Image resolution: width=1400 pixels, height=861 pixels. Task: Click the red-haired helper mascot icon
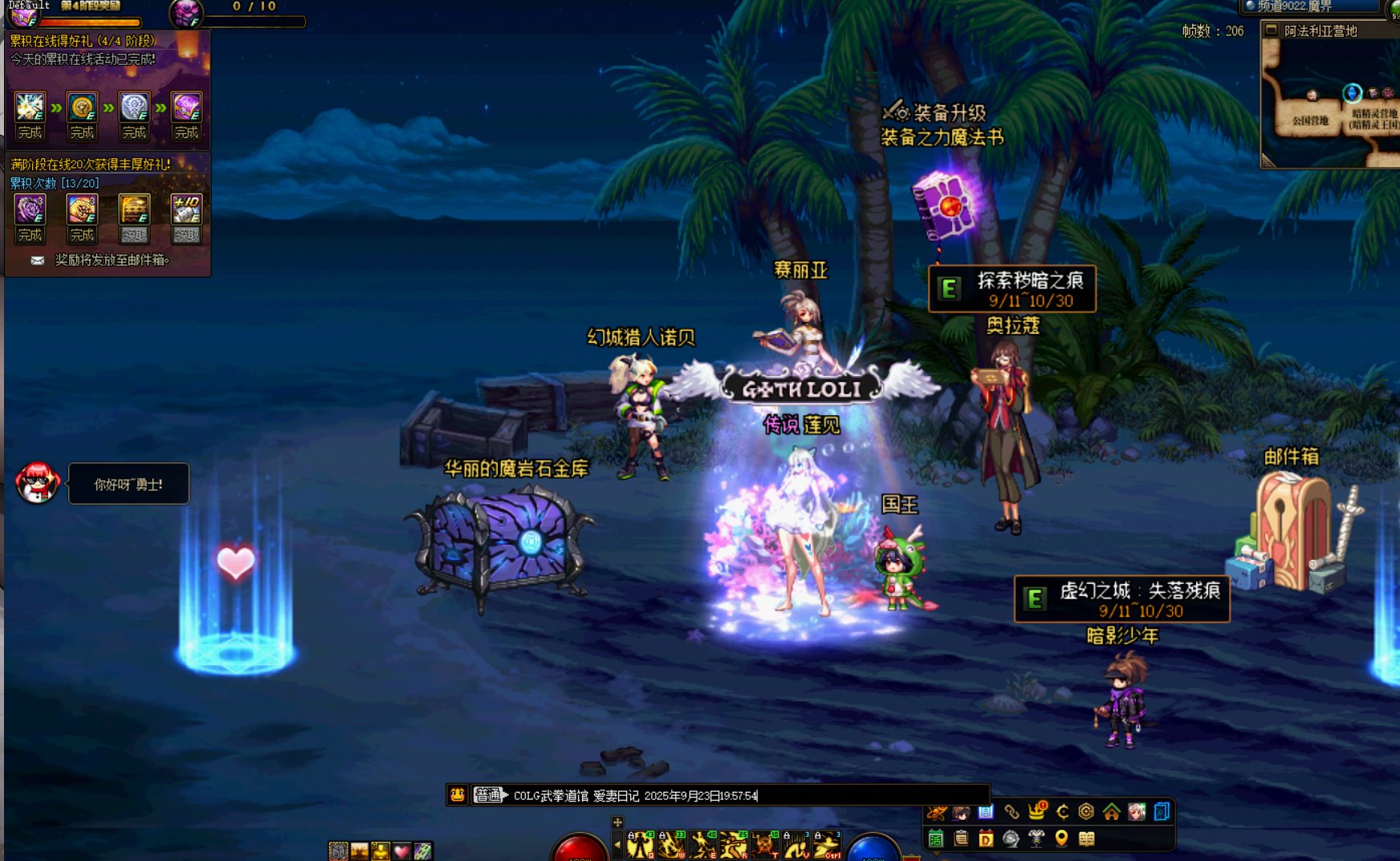click(37, 483)
